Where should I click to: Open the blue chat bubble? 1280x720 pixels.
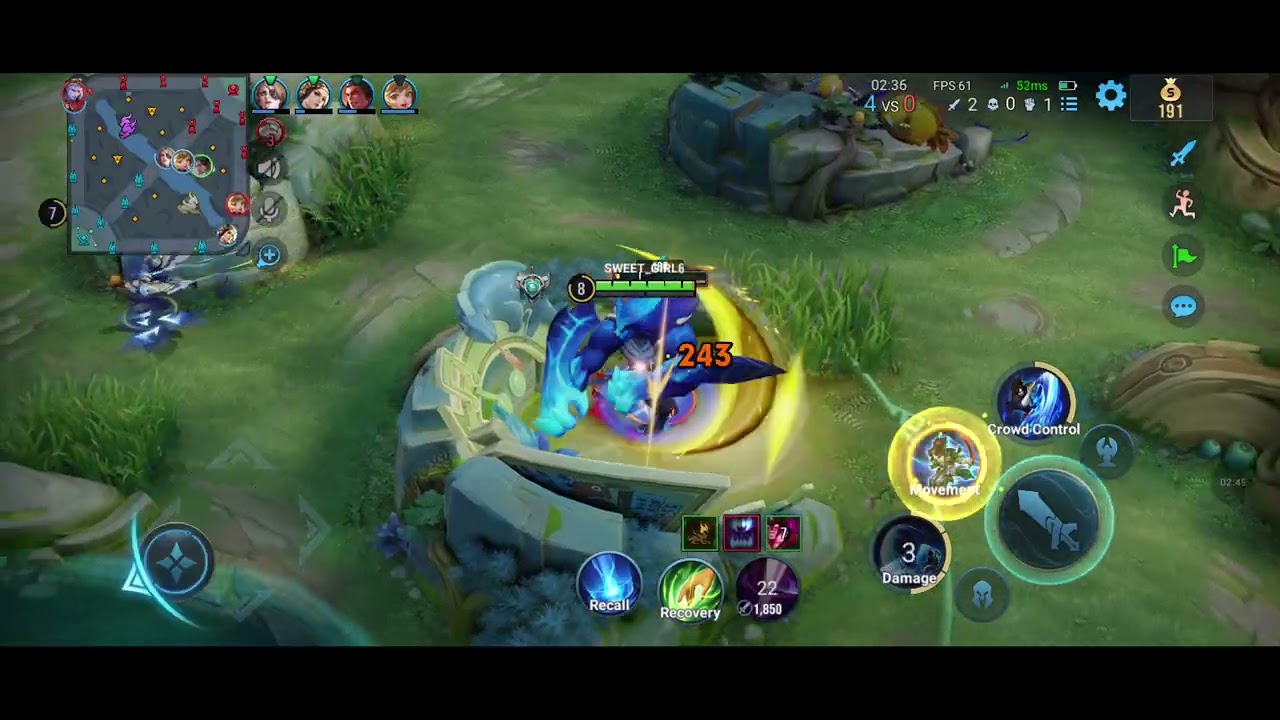click(1183, 306)
